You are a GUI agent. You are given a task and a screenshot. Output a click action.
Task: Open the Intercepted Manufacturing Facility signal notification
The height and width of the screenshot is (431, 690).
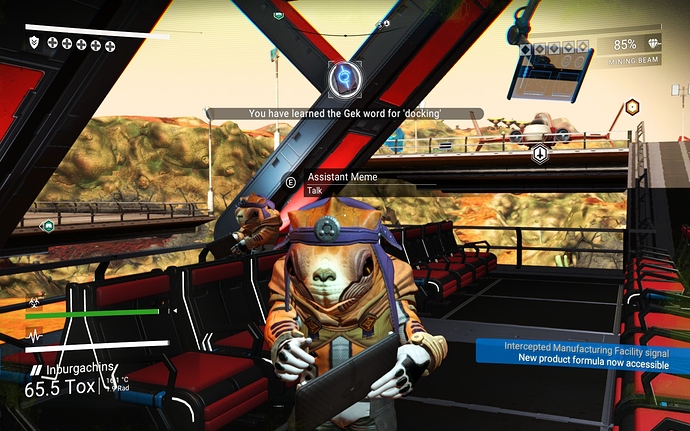(x=584, y=351)
